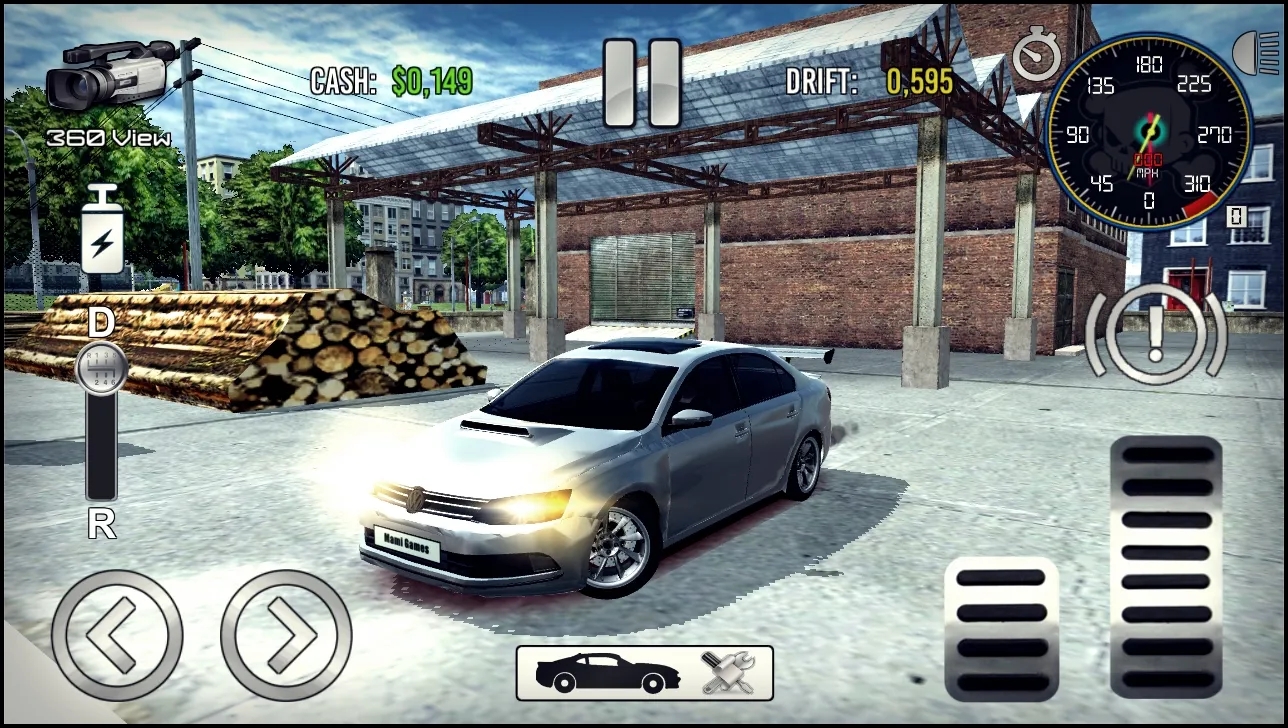Steer left with the left arrow

pyautogui.click(x=117, y=635)
